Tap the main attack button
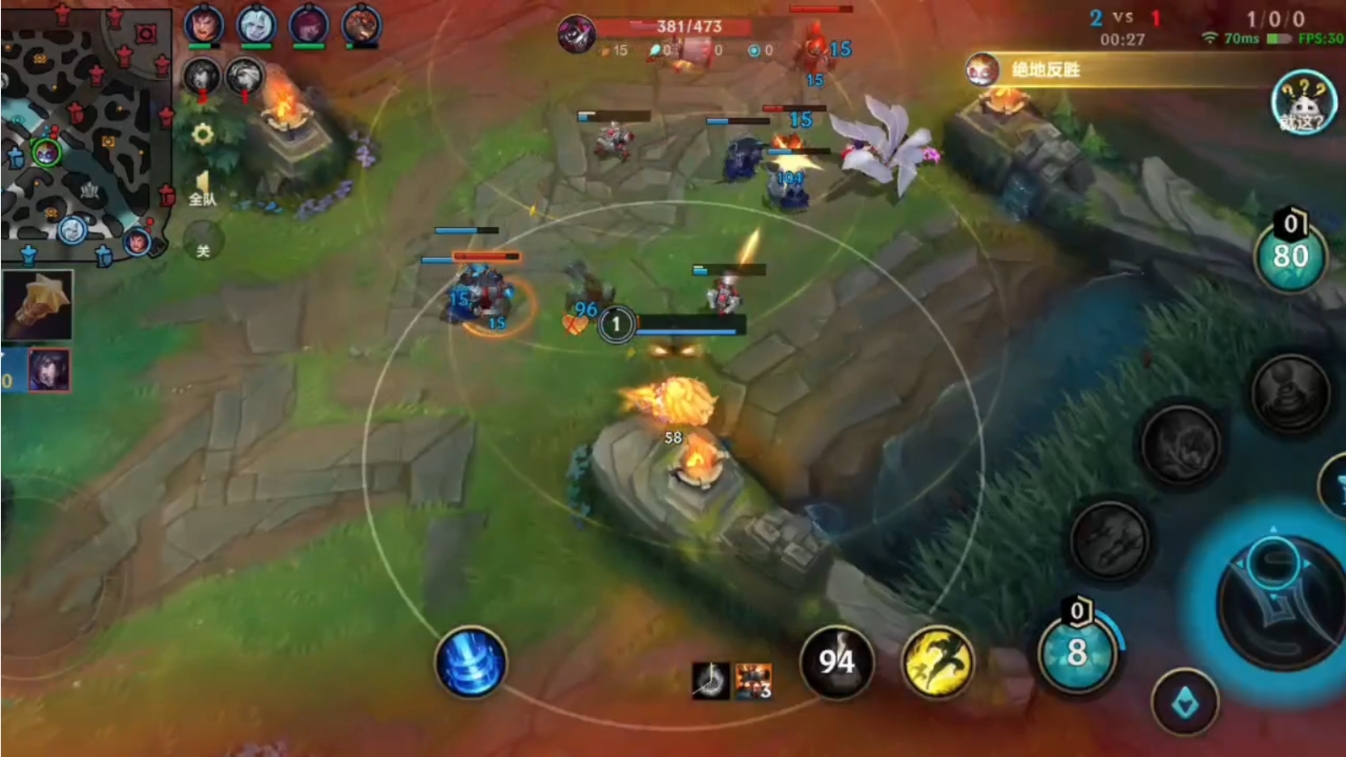 pyautogui.click(x=1274, y=598)
